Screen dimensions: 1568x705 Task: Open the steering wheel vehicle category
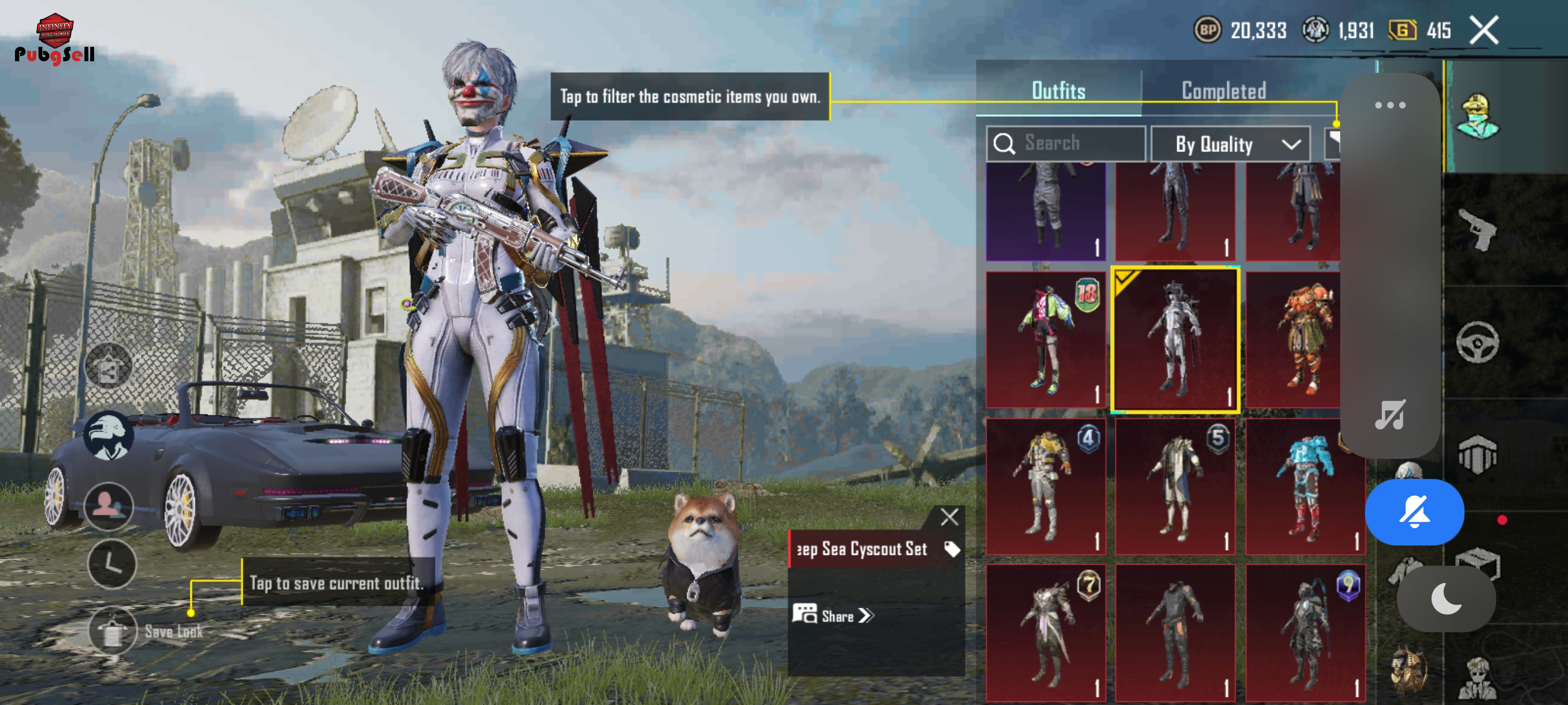(1477, 343)
